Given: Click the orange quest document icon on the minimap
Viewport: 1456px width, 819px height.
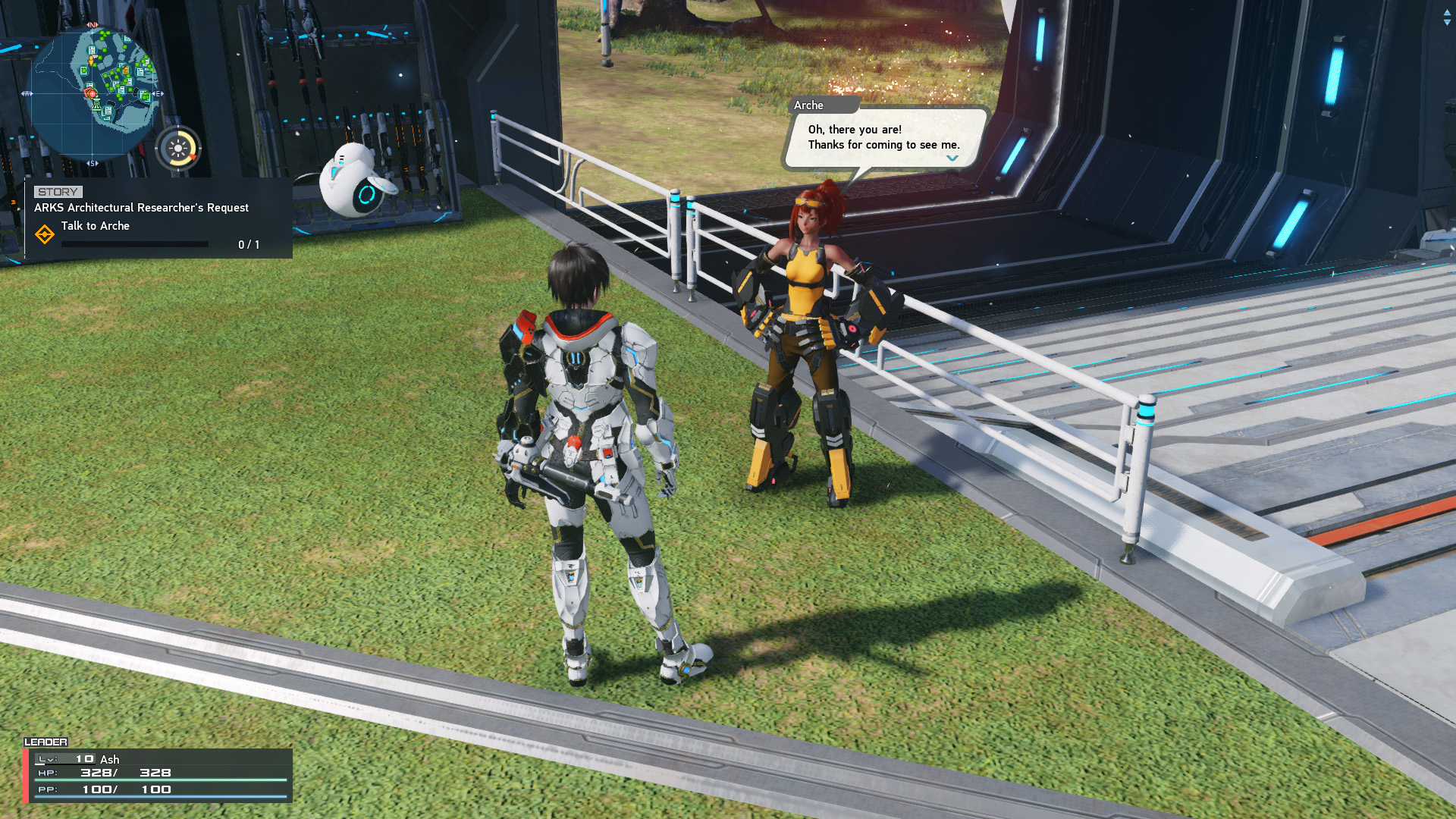Looking at the screenshot, I should [125, 70].
